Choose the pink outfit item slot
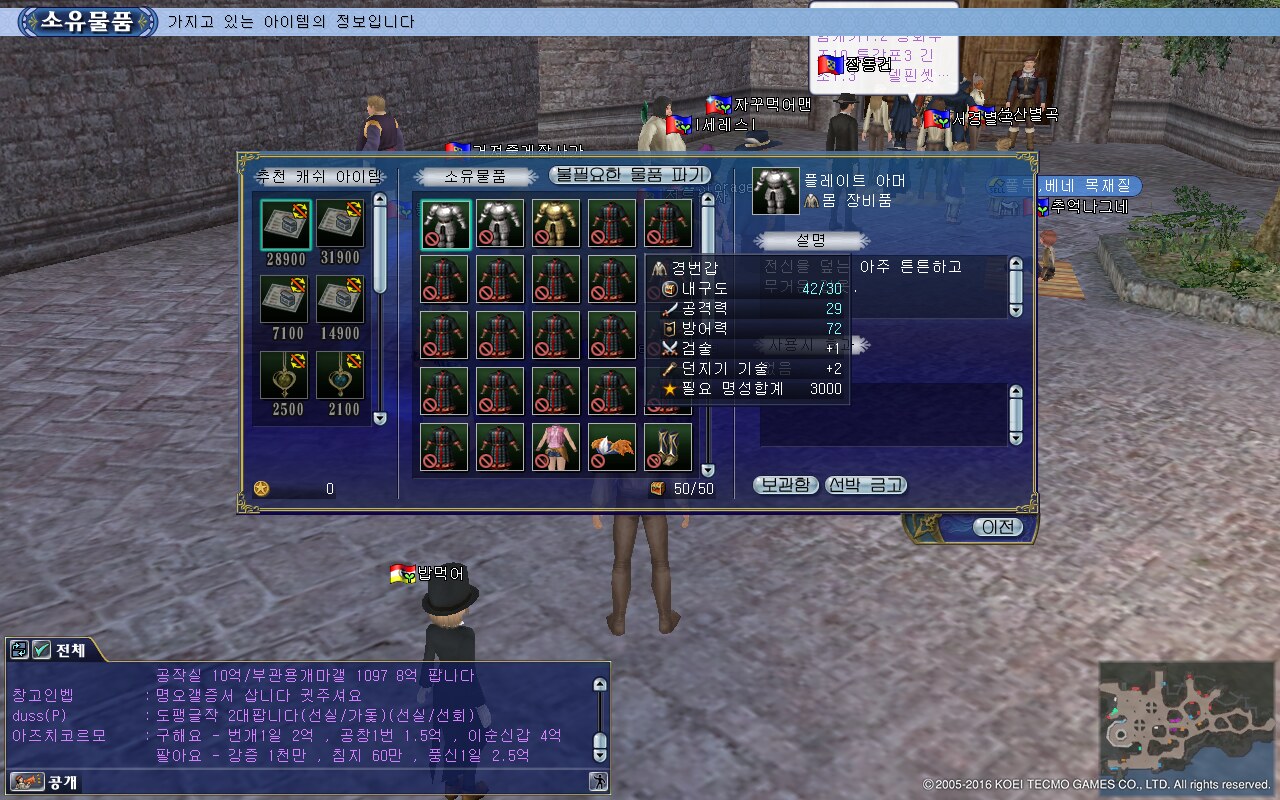The width and height of the screenshot is (1280, 800). coord(556,447)
